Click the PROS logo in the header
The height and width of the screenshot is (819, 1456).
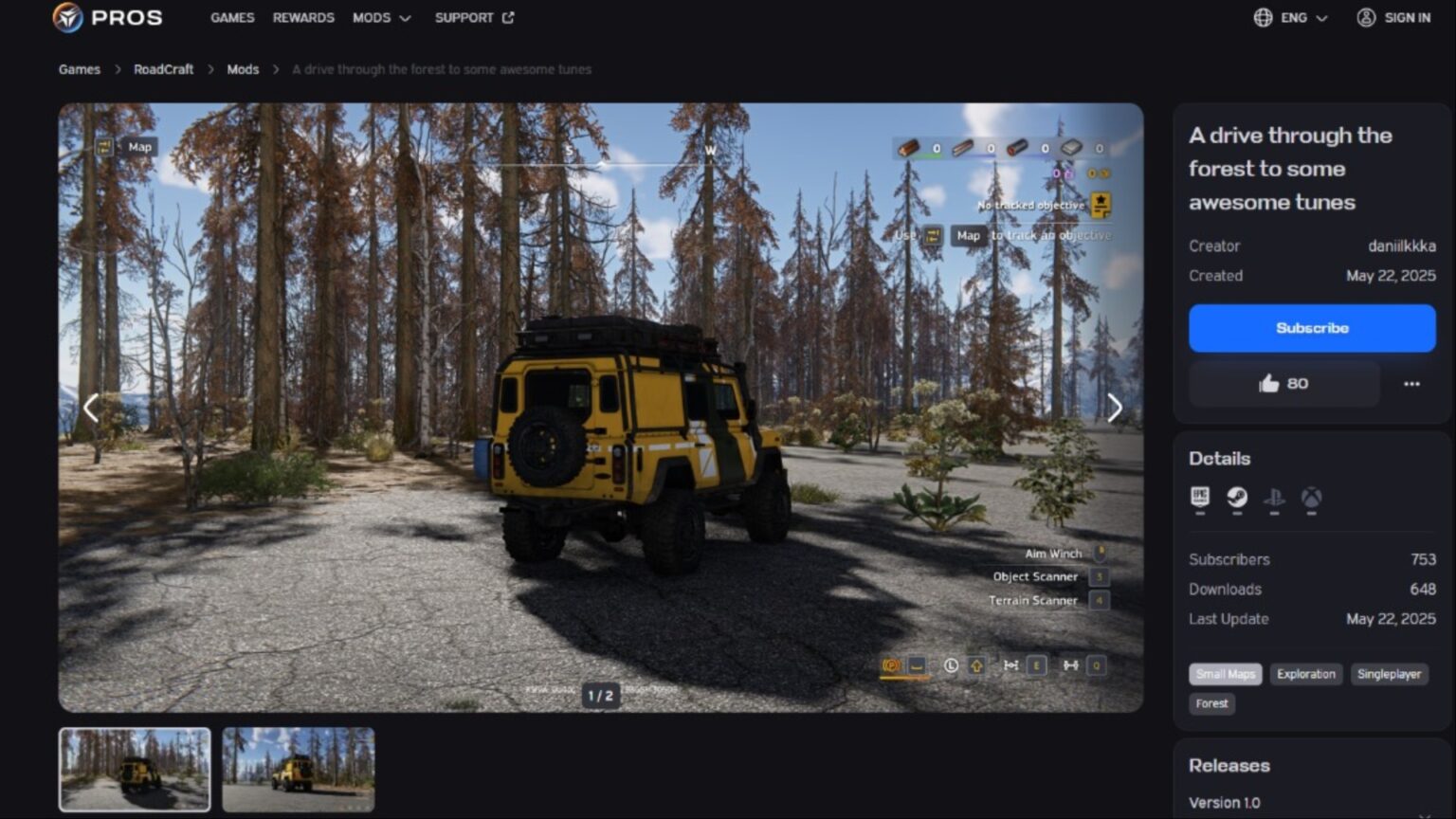[107, 17]
